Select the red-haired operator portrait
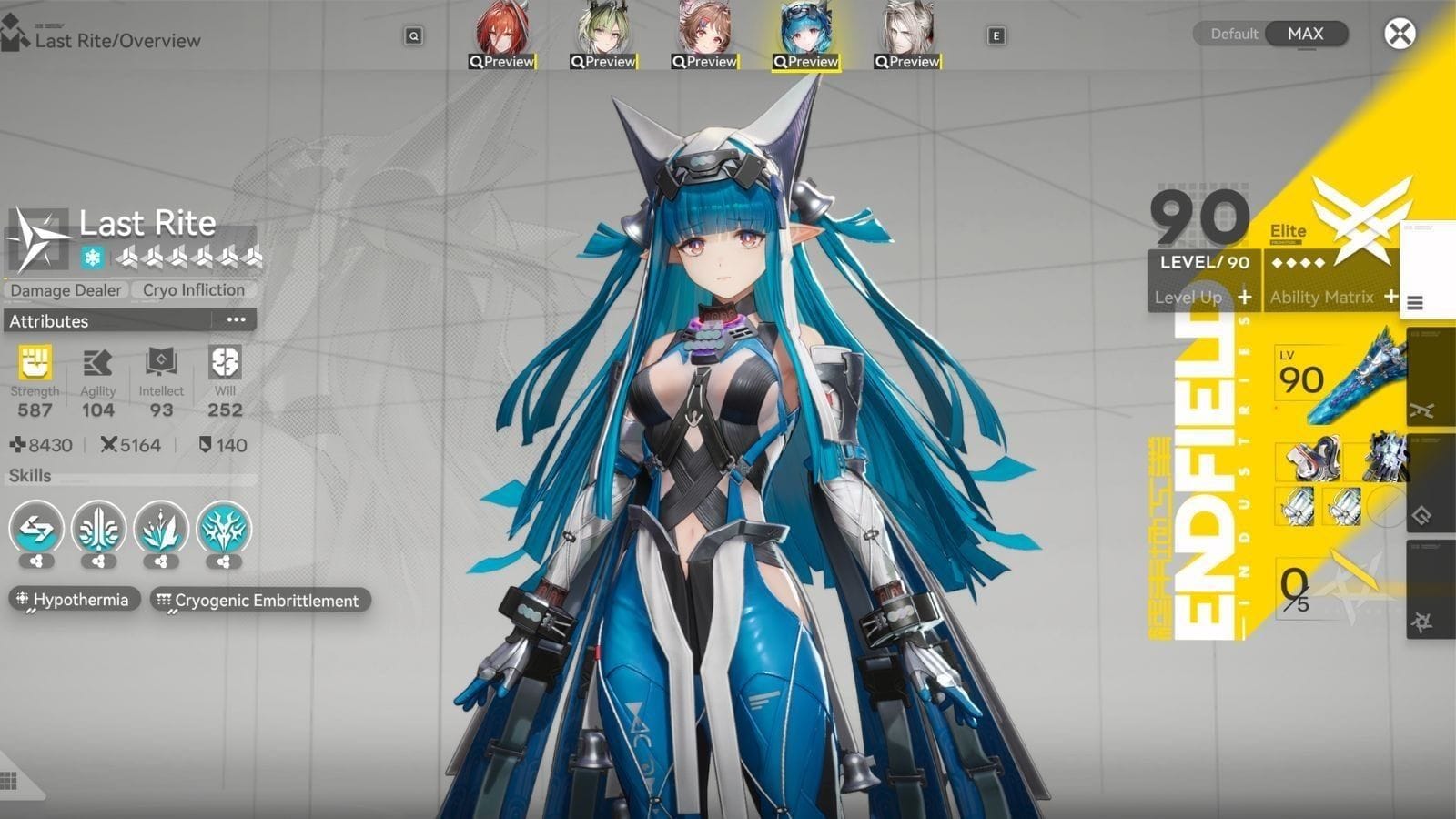This screenshot has width=1456, height=819. click(503, 29)
